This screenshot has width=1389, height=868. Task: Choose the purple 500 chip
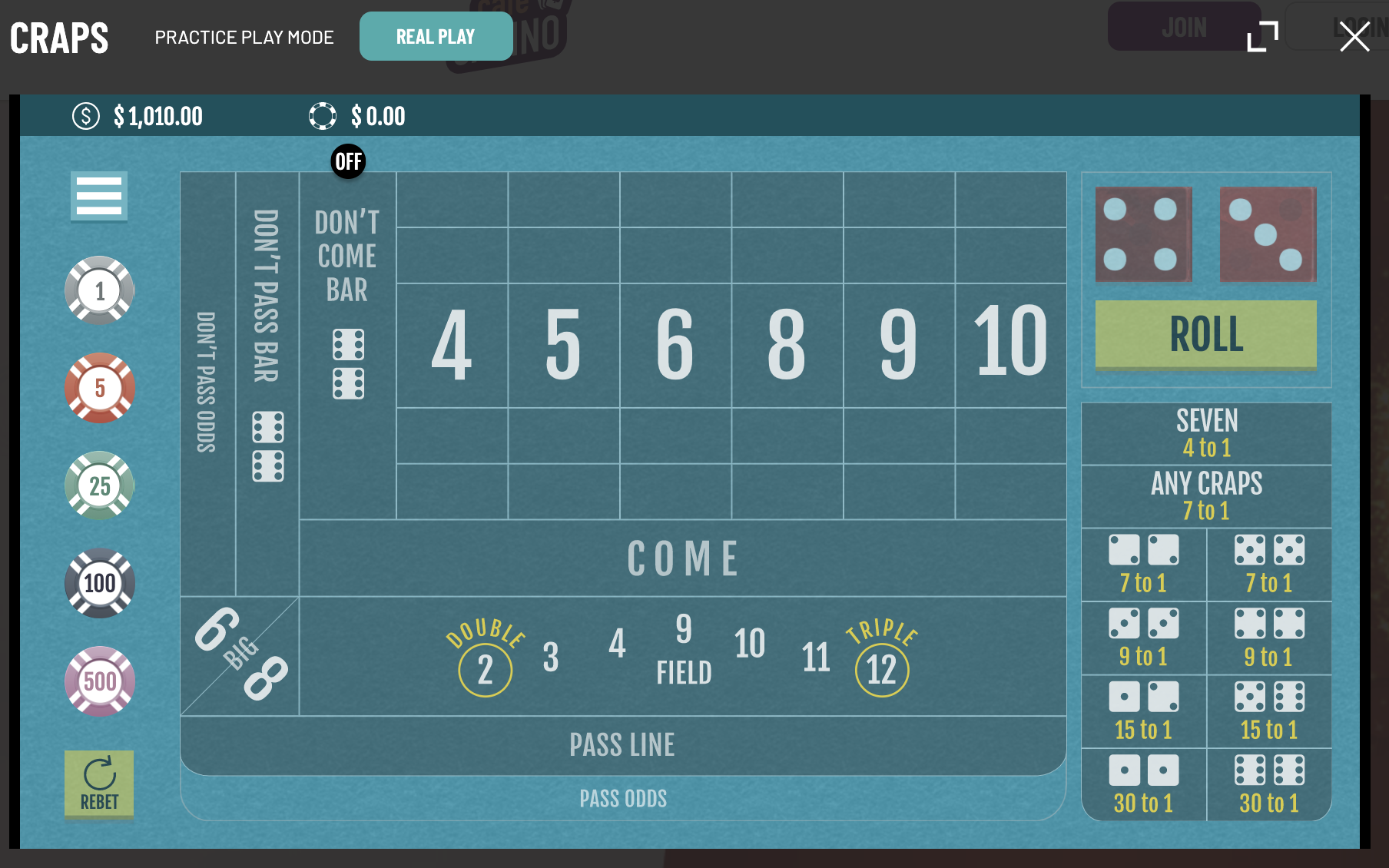pos(100,681)
